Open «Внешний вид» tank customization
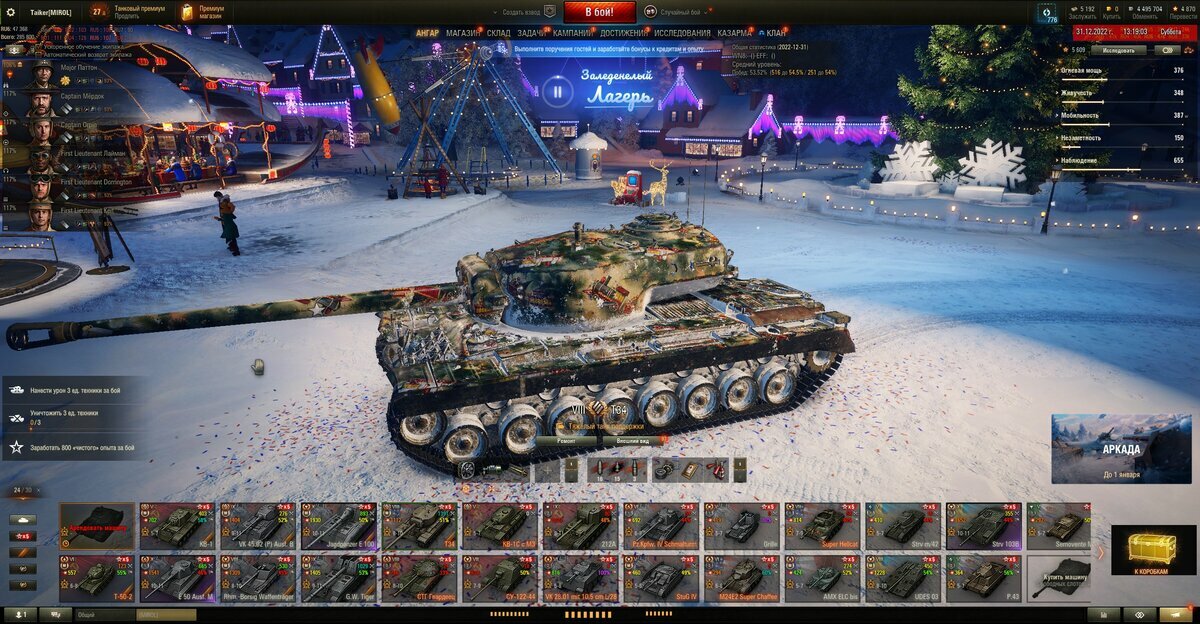 (x=633, y=440)
